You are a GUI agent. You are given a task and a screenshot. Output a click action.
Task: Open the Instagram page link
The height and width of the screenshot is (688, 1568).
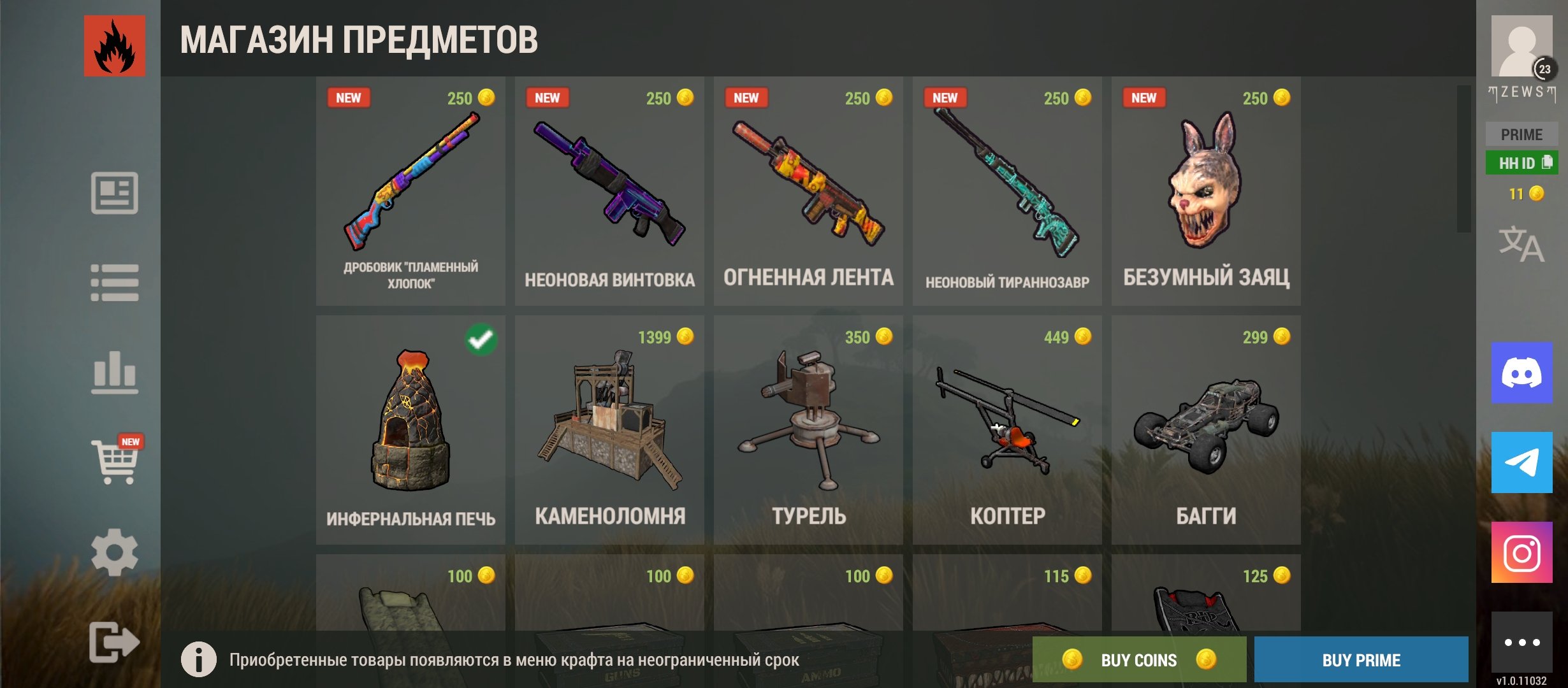[1521, 552]
